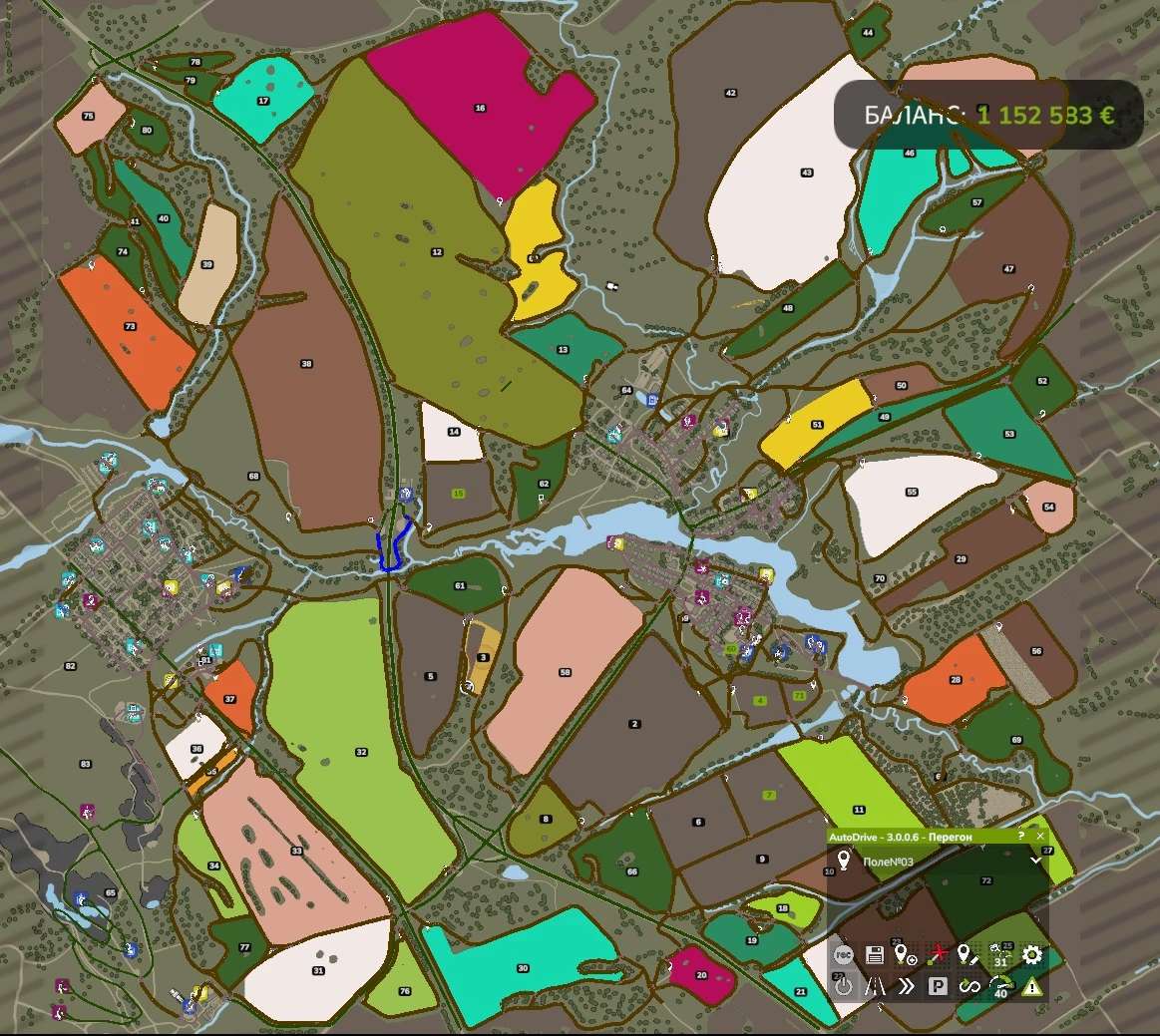Image resolution: width=1160 pixels, height=1036 pixels.
Task: Expand the Поле№03 destination dropdown arrow
Action: click(1035, 860)
